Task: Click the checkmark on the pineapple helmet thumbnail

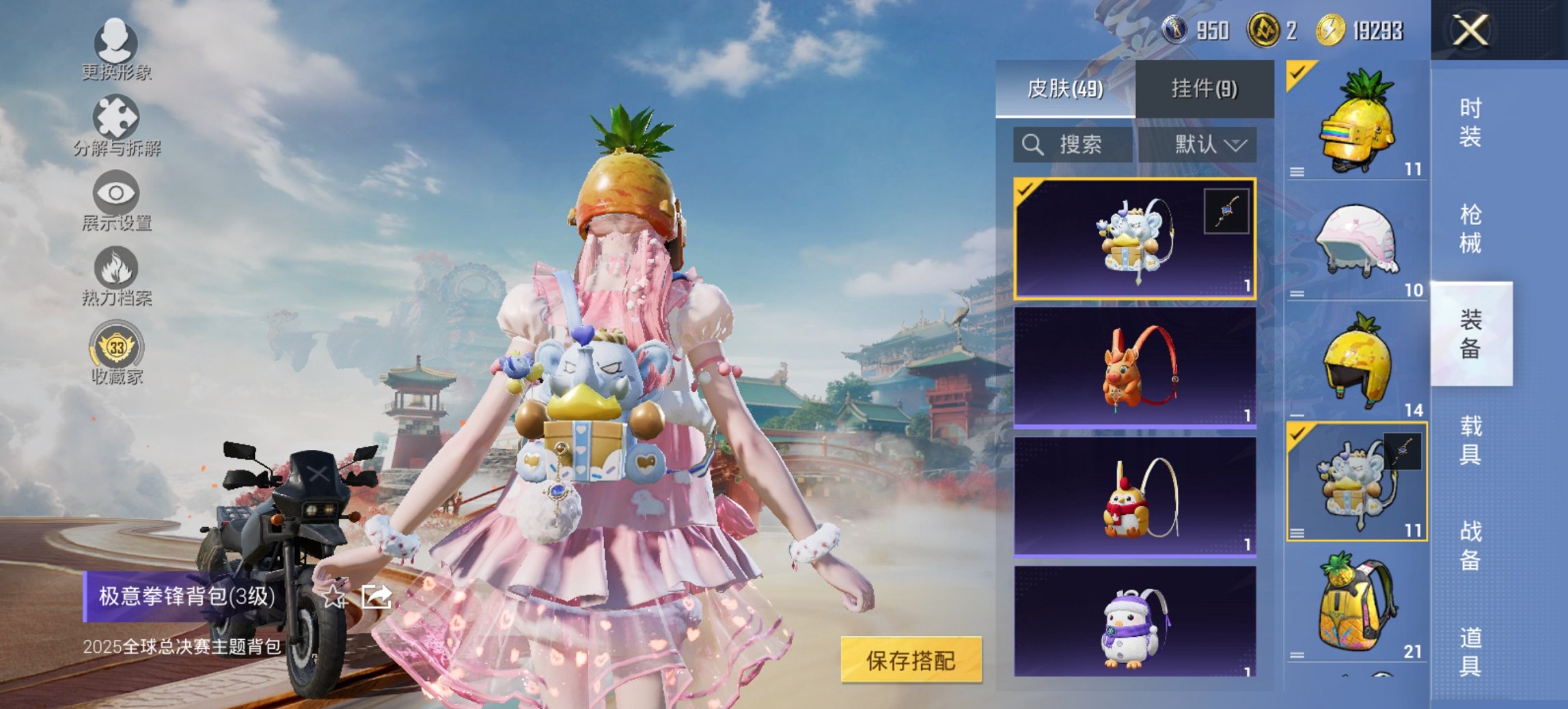Action: (1298, 71)
